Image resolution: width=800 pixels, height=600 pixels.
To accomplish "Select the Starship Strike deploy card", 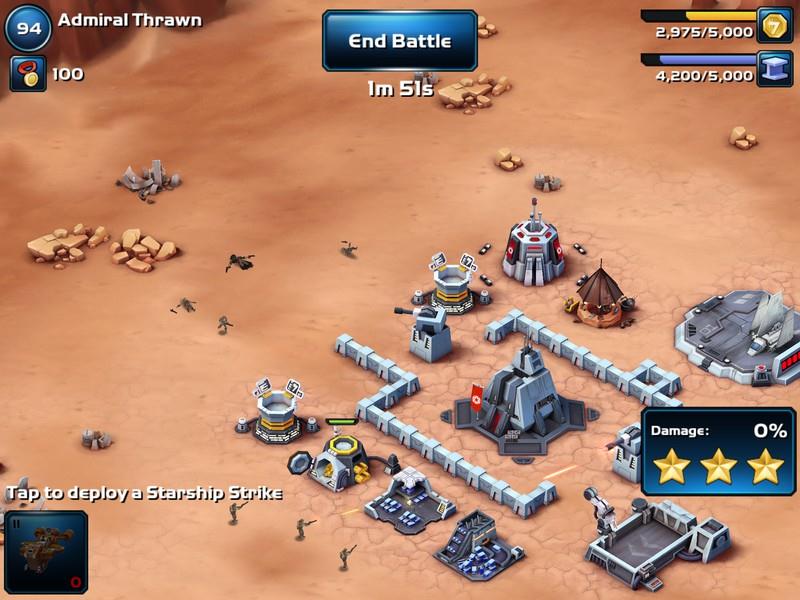I will (44, 550).
